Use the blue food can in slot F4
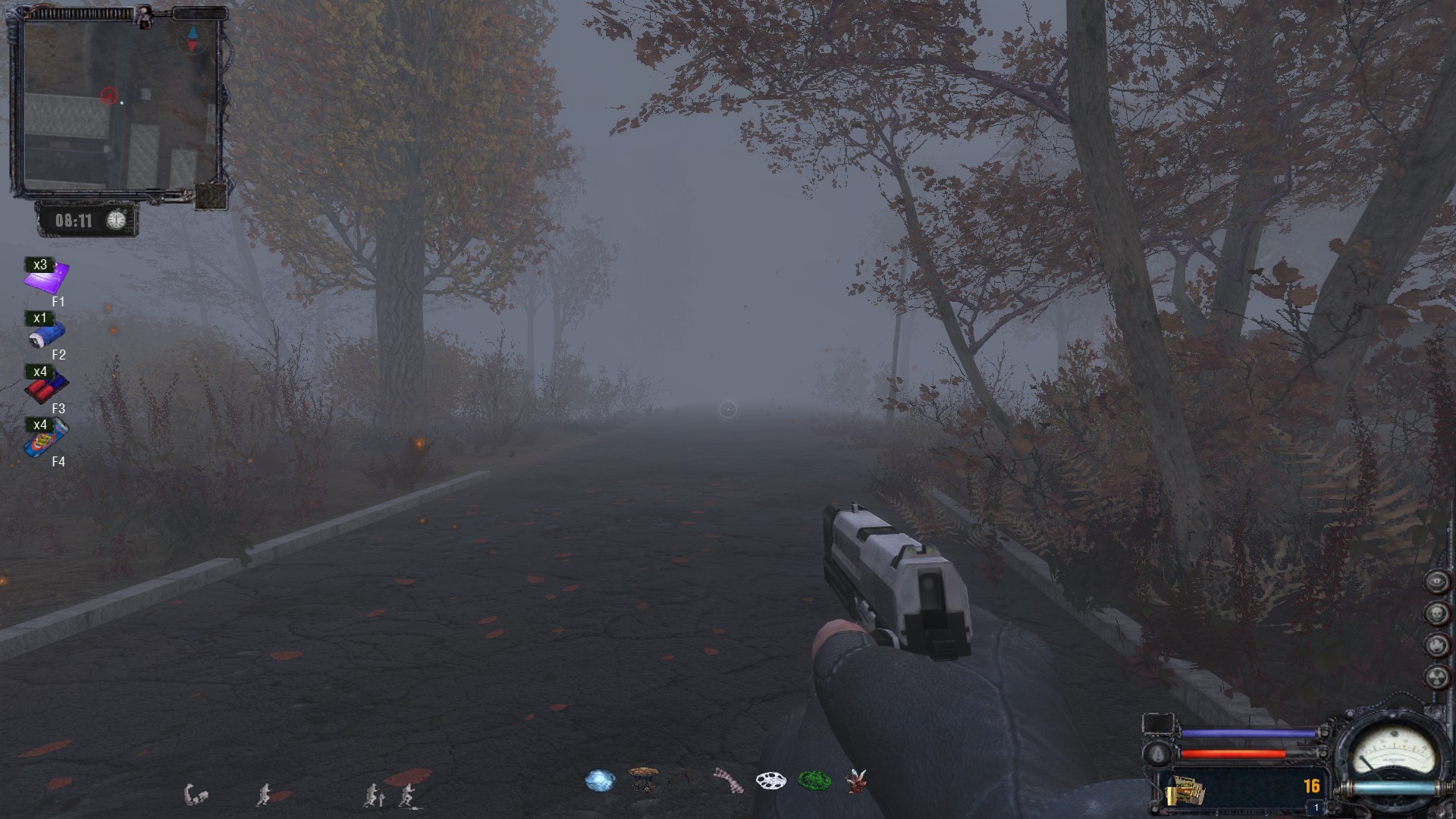The height and width of the screenshot is (819, 1456). [46, 438]
